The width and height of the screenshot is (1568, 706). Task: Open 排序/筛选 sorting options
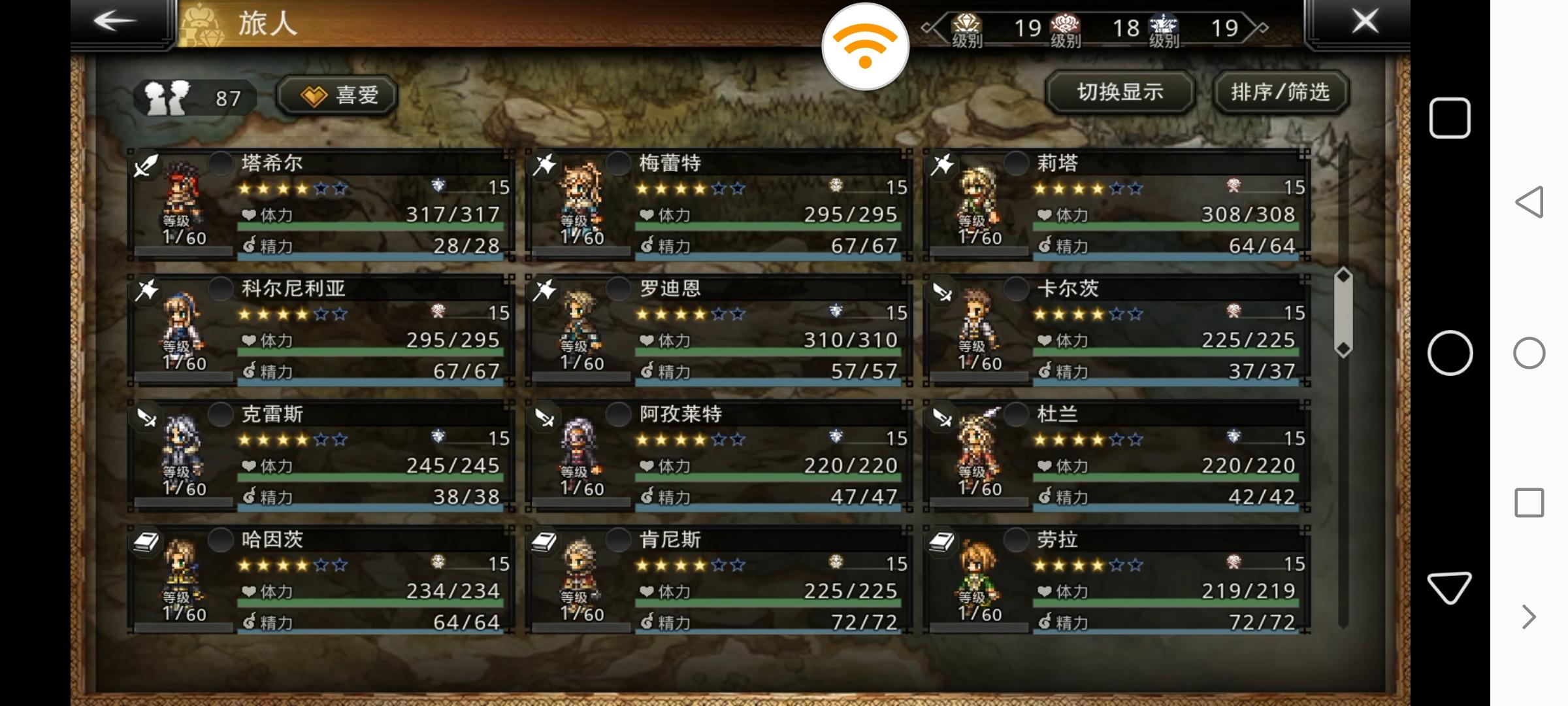click(x=1281, y=93)
